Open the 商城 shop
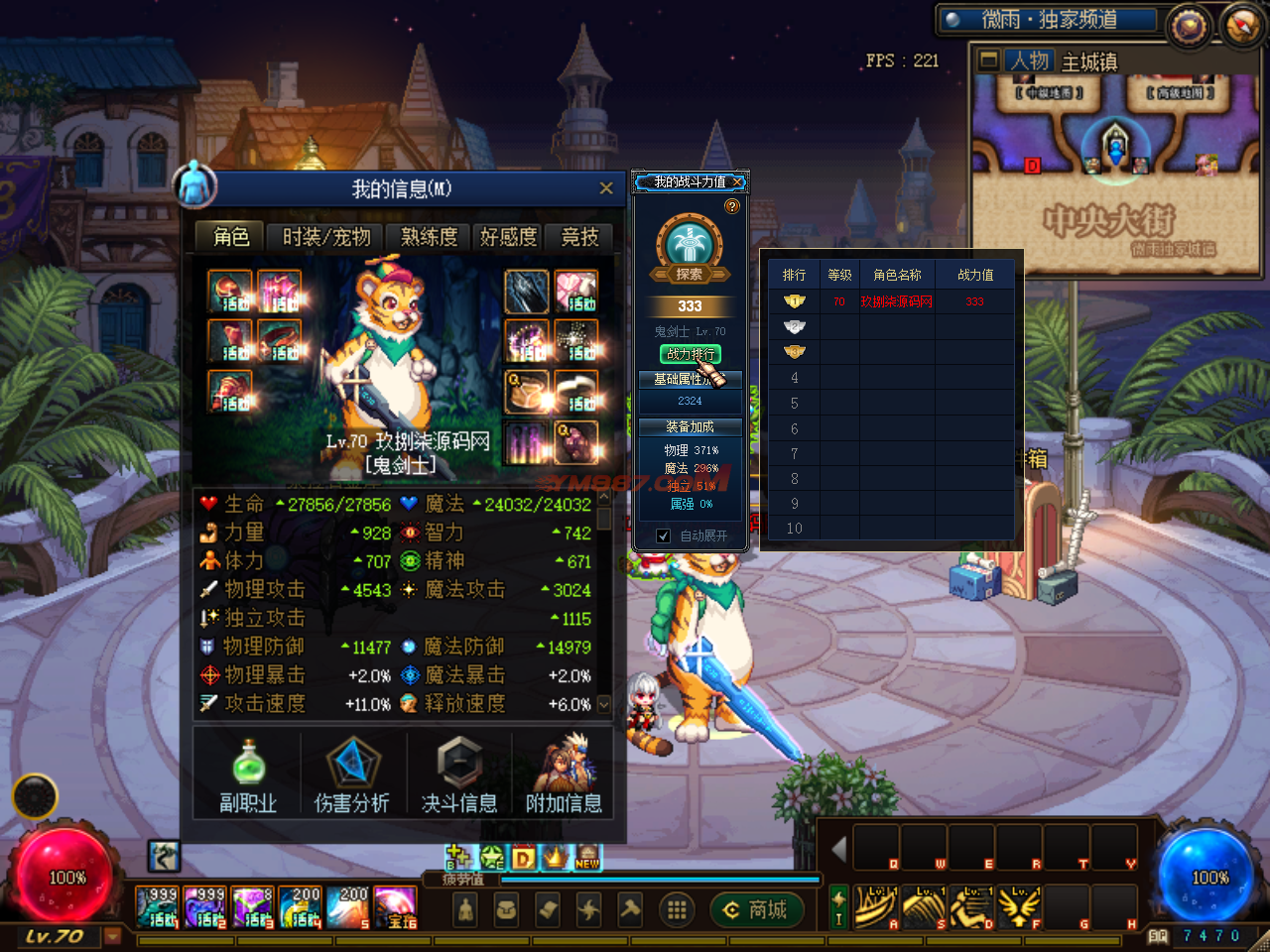The height and width of the screenshot is (952, 1270). click(756, 909)
